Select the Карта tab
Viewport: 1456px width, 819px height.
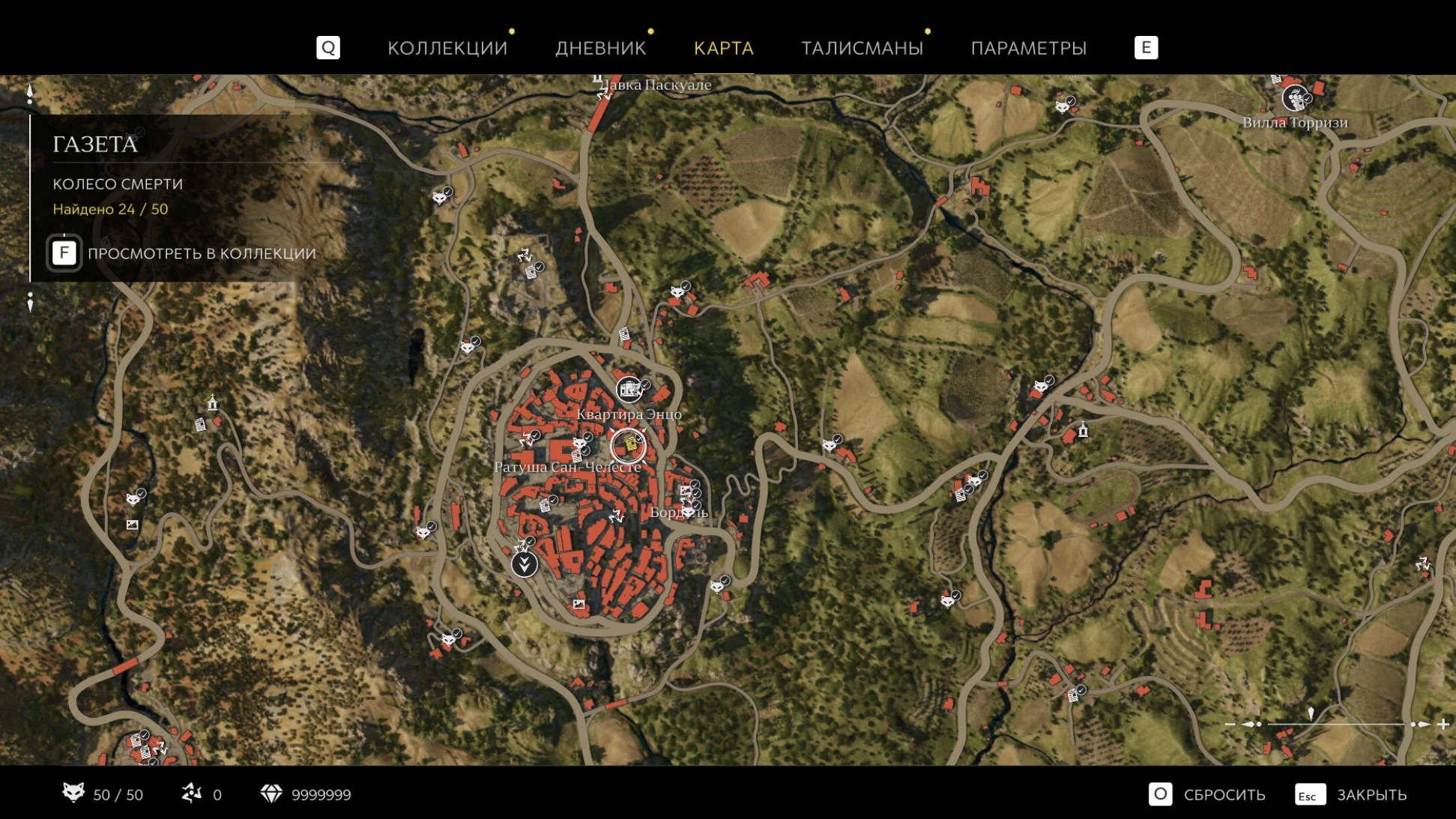pos(723,48)
